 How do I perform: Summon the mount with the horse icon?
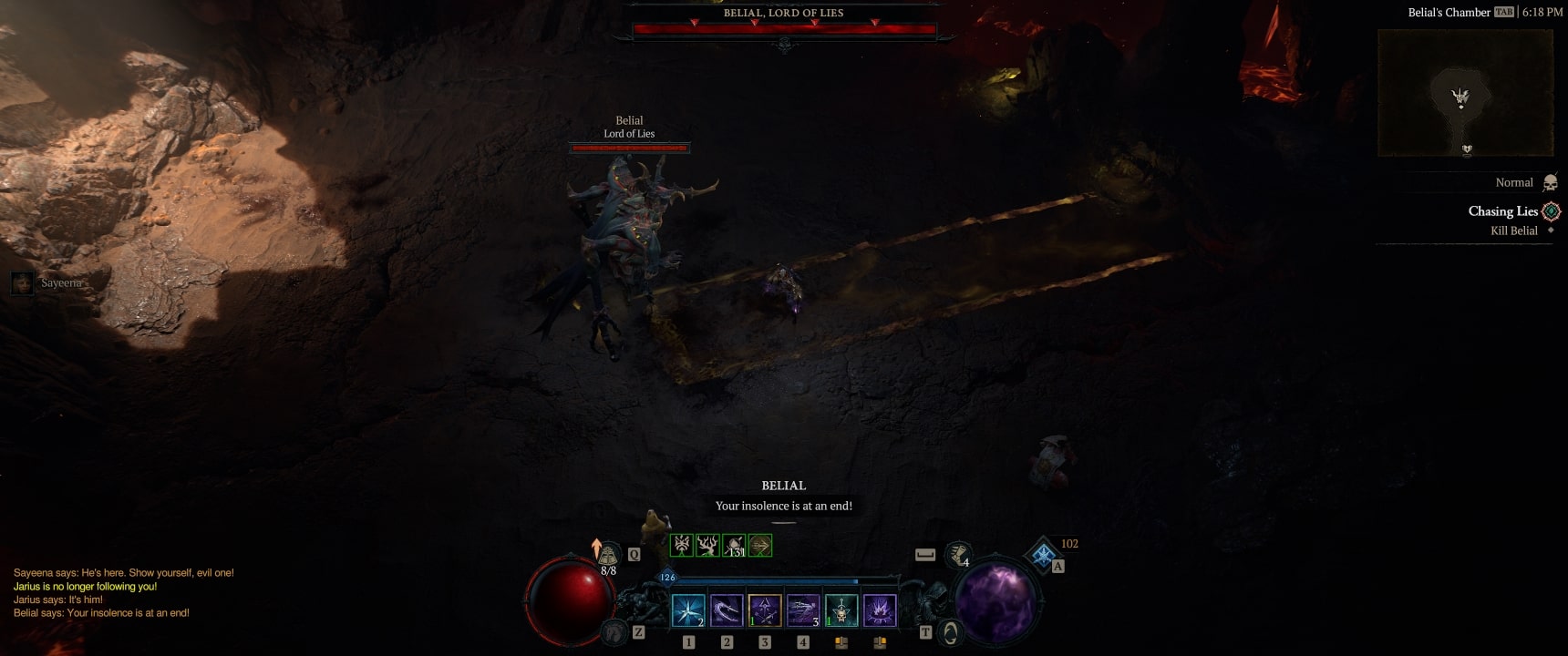click(615, 630)
